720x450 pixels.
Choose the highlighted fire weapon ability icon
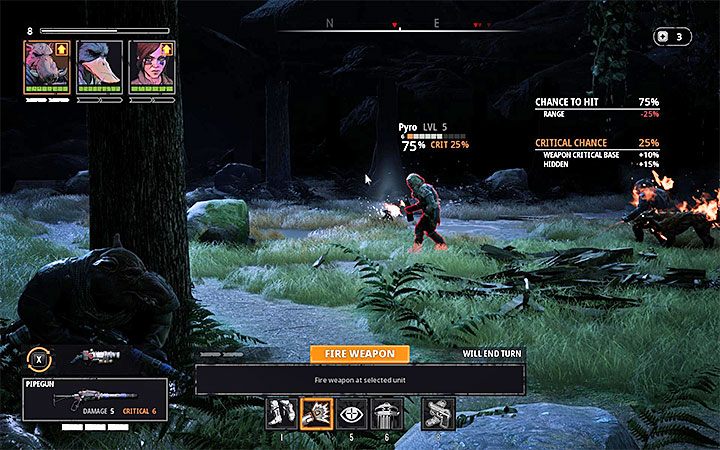point(317,413)
